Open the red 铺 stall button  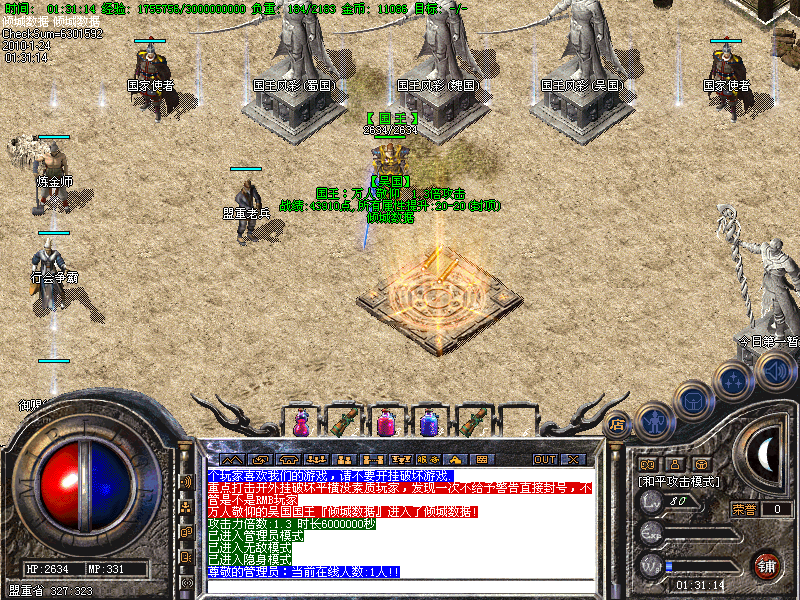766,564
